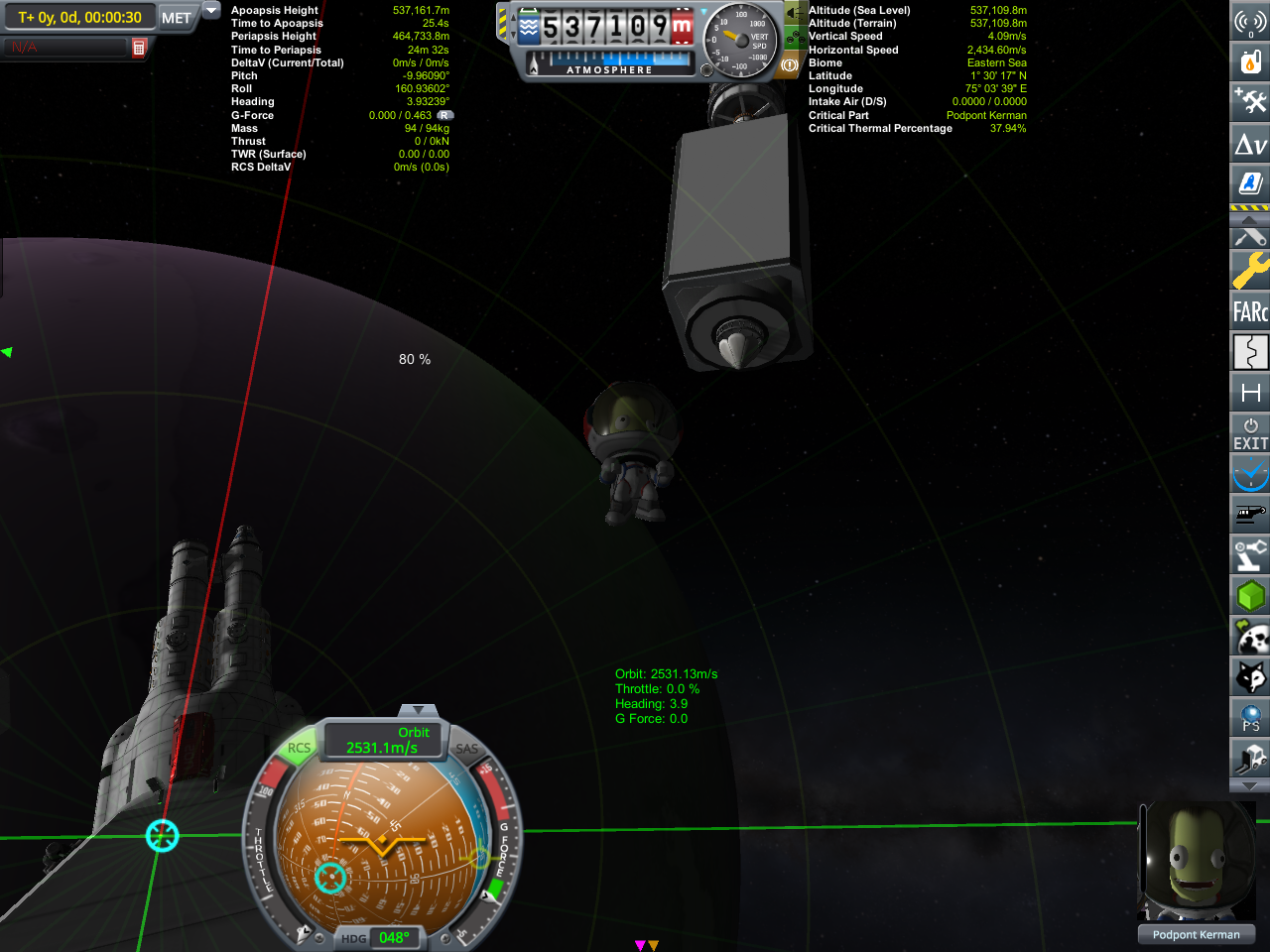Click the green cube toolbar icon
Viewport: 1270px width, 952px height.
[x=1250, y=596]
